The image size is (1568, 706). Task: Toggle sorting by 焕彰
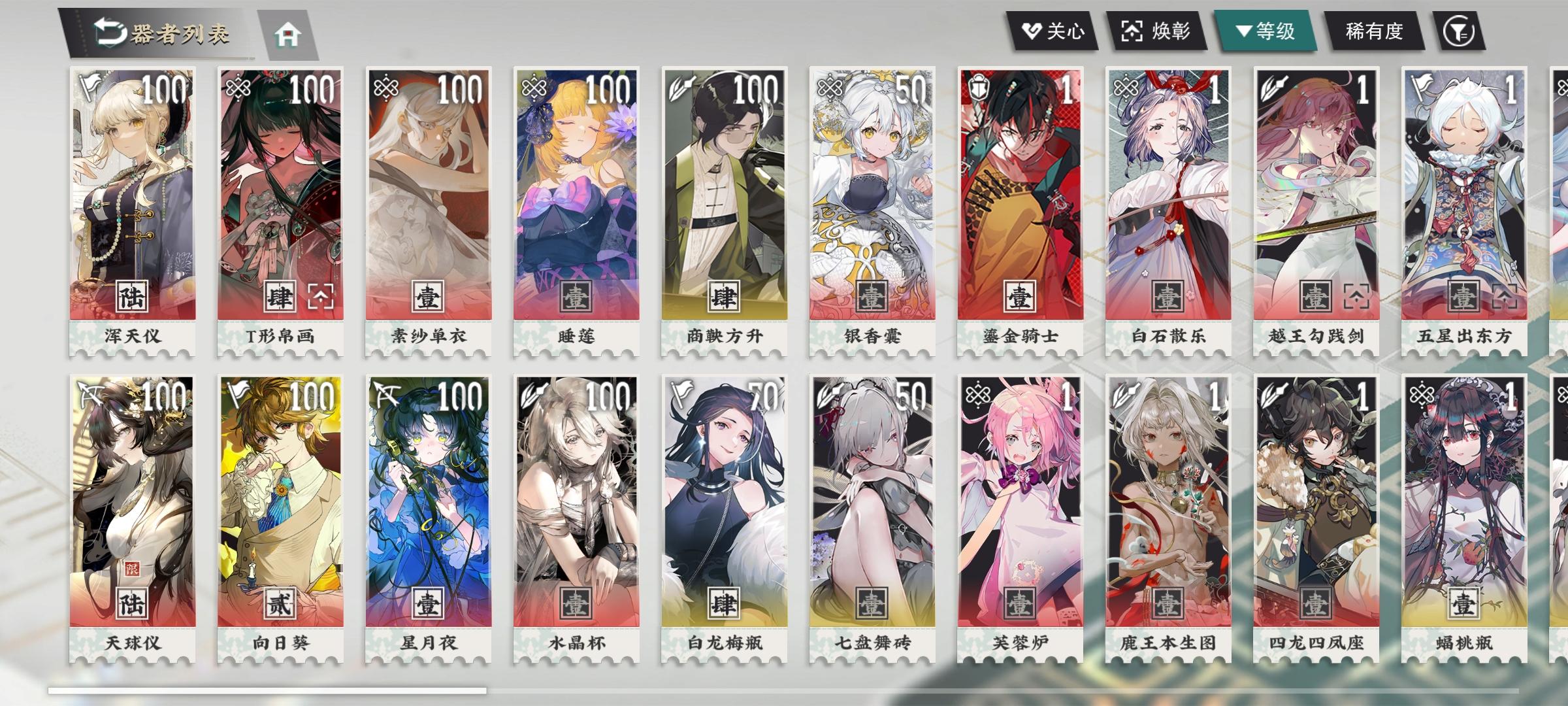[1156, 30]
